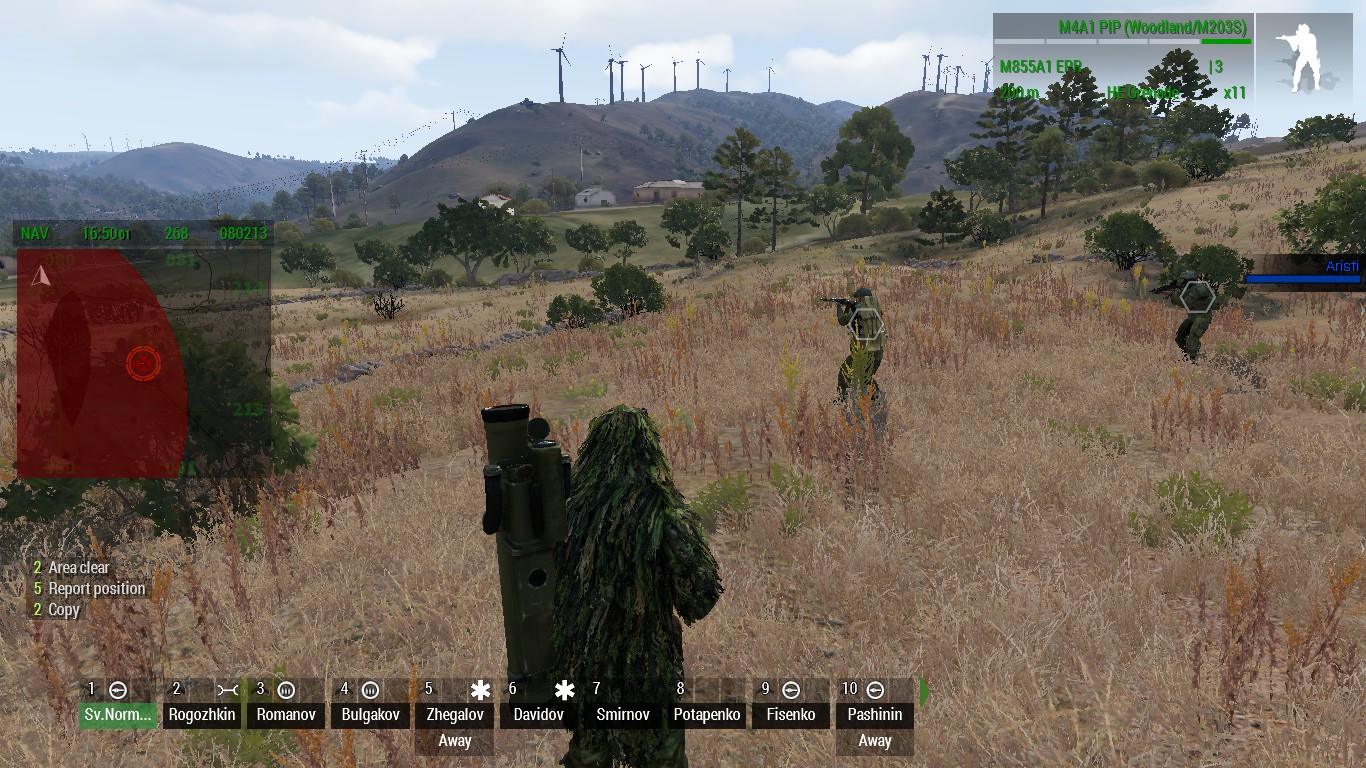The image size is (1366, 768).
Task: Pick unit 5 Zhegalov
Action: click(455, 714)
